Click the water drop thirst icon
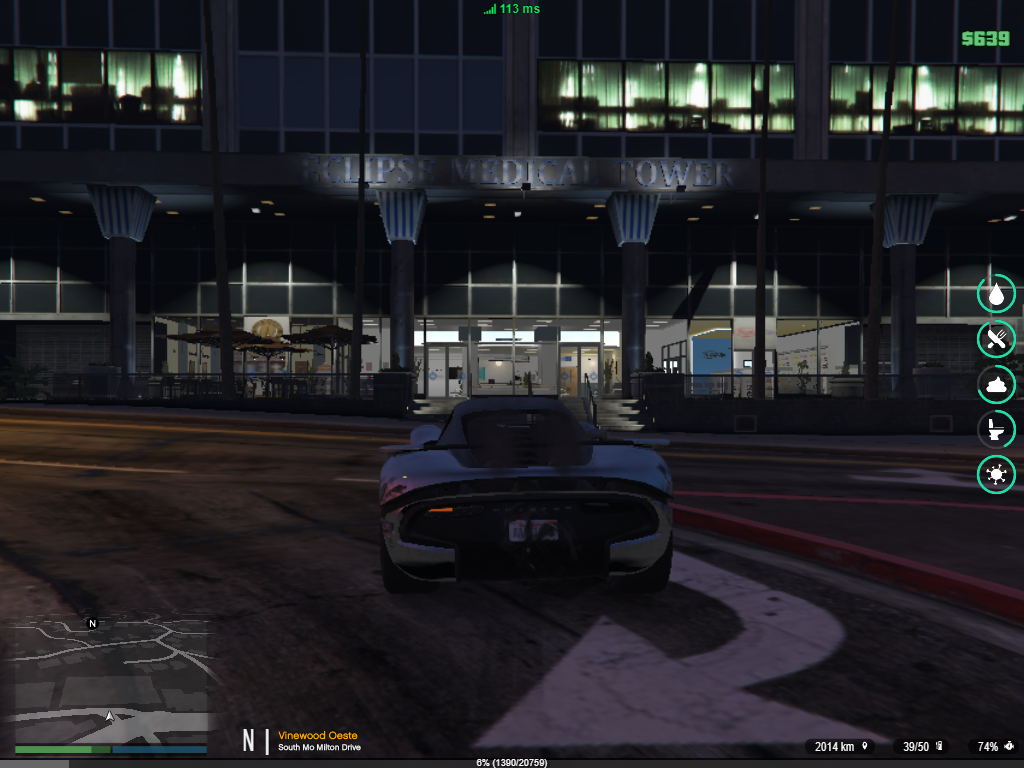This screenshot has width=1024, height=768. [x=996, y=294]
